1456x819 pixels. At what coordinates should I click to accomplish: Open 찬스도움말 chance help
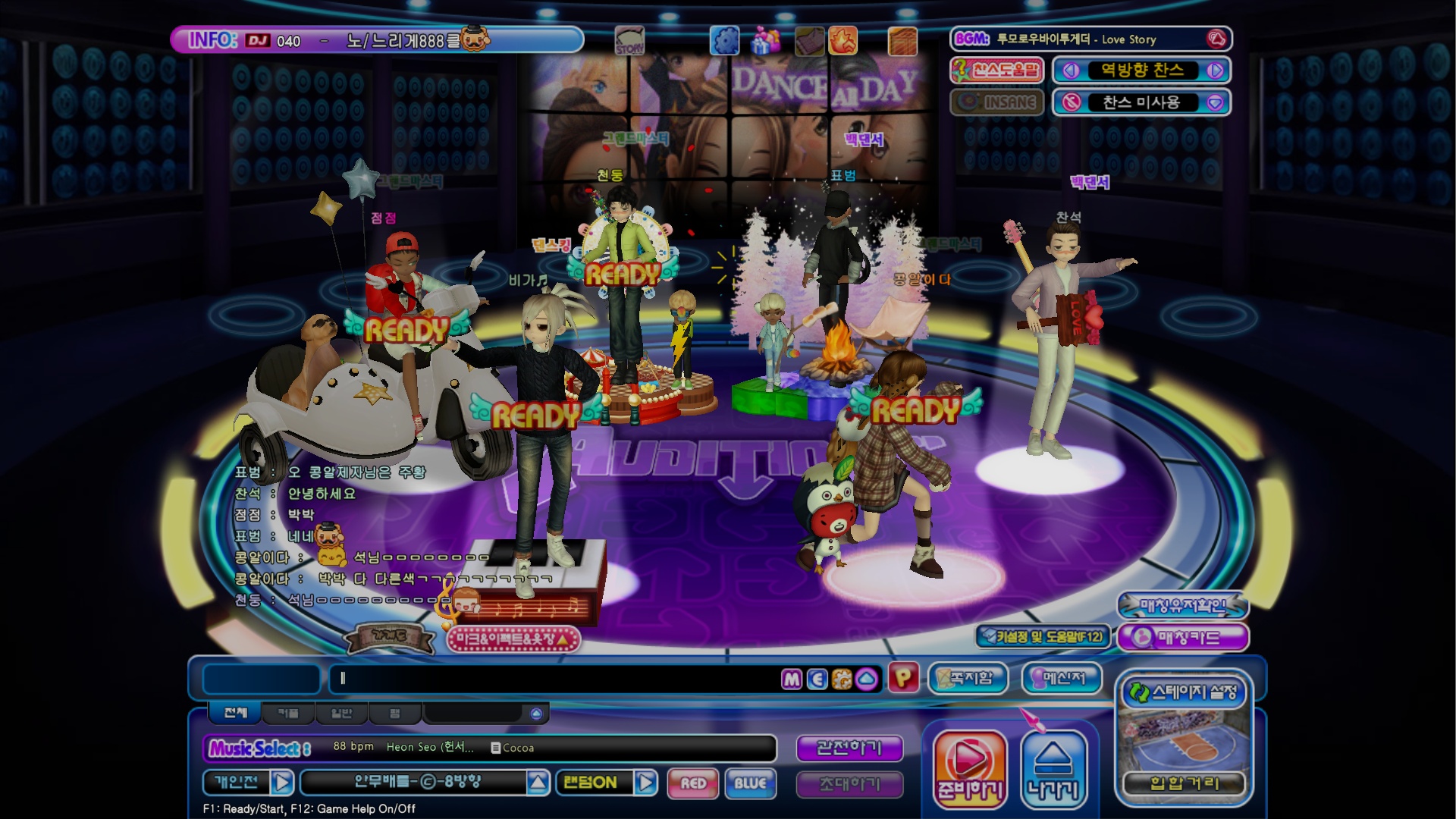(x=997, y=71)
